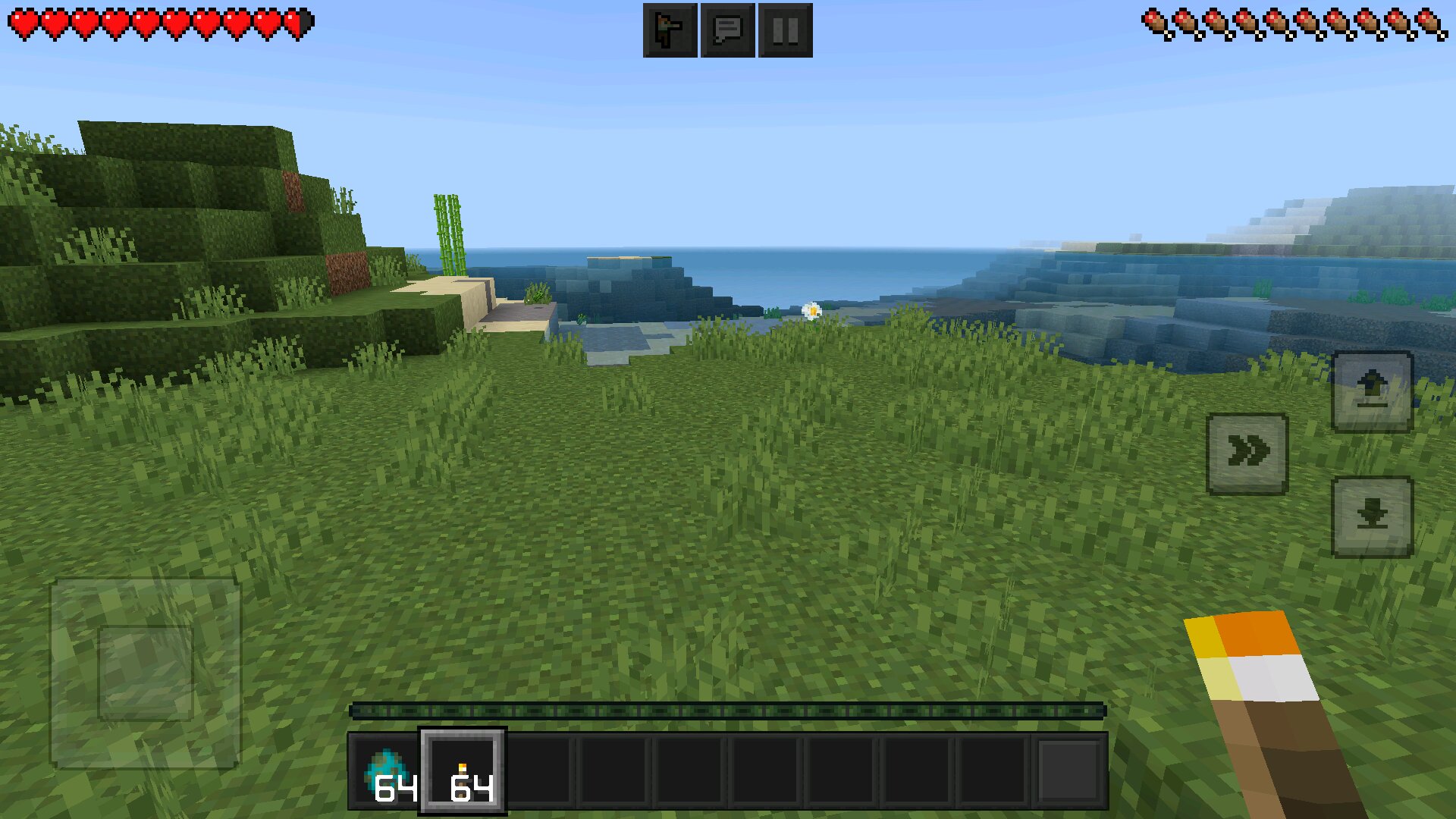The width and height of the screenshot is (1456, 819).
Task: Select the torch hotbar slot
Action: (x=463, y=771)
